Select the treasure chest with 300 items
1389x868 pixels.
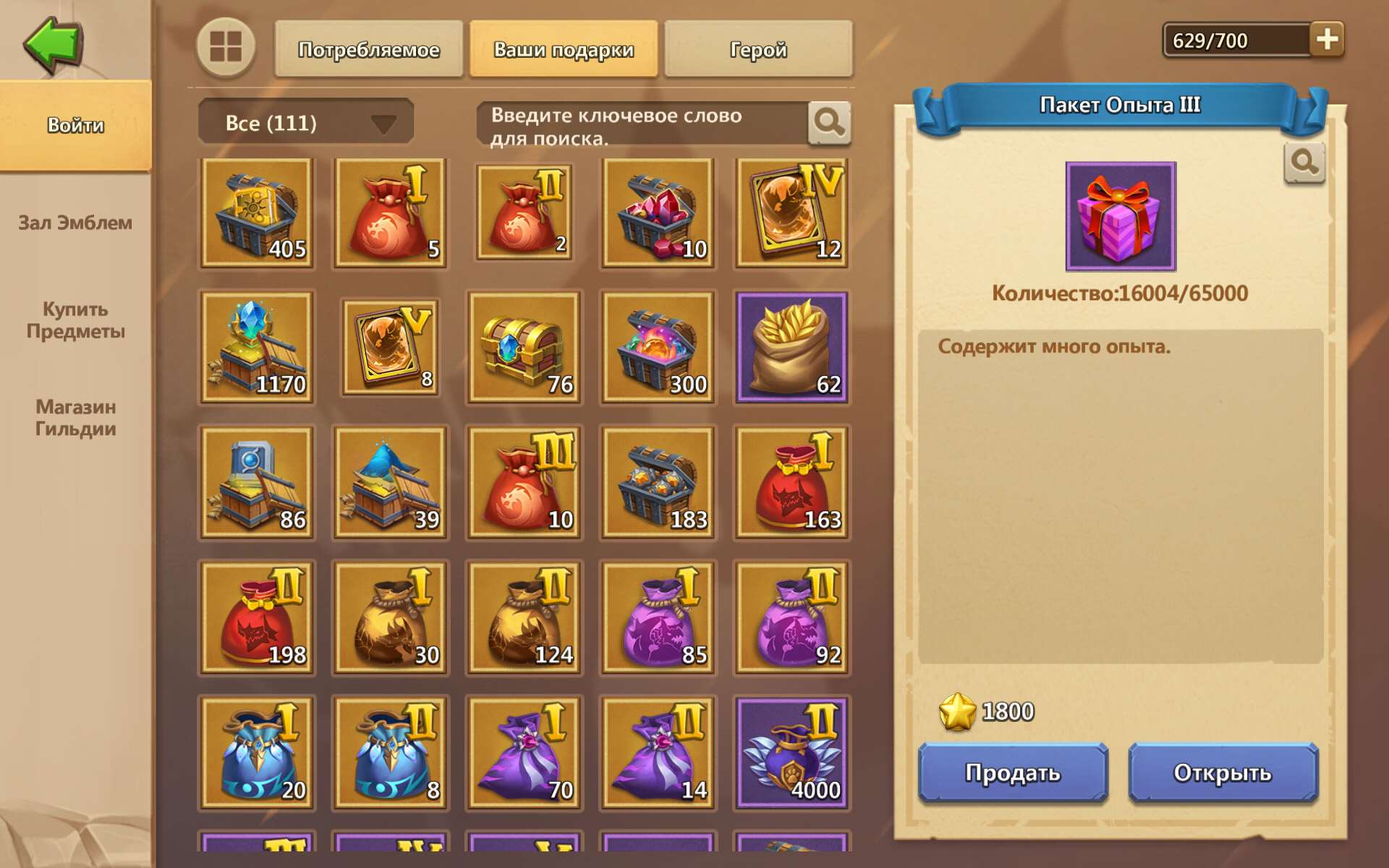click(x=656, y=347)
